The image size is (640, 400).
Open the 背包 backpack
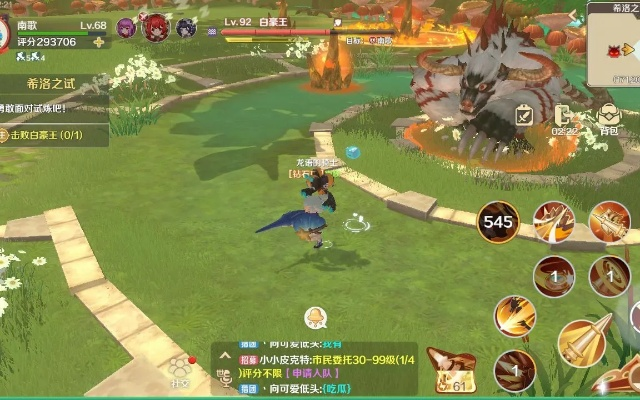click(608, 118)
